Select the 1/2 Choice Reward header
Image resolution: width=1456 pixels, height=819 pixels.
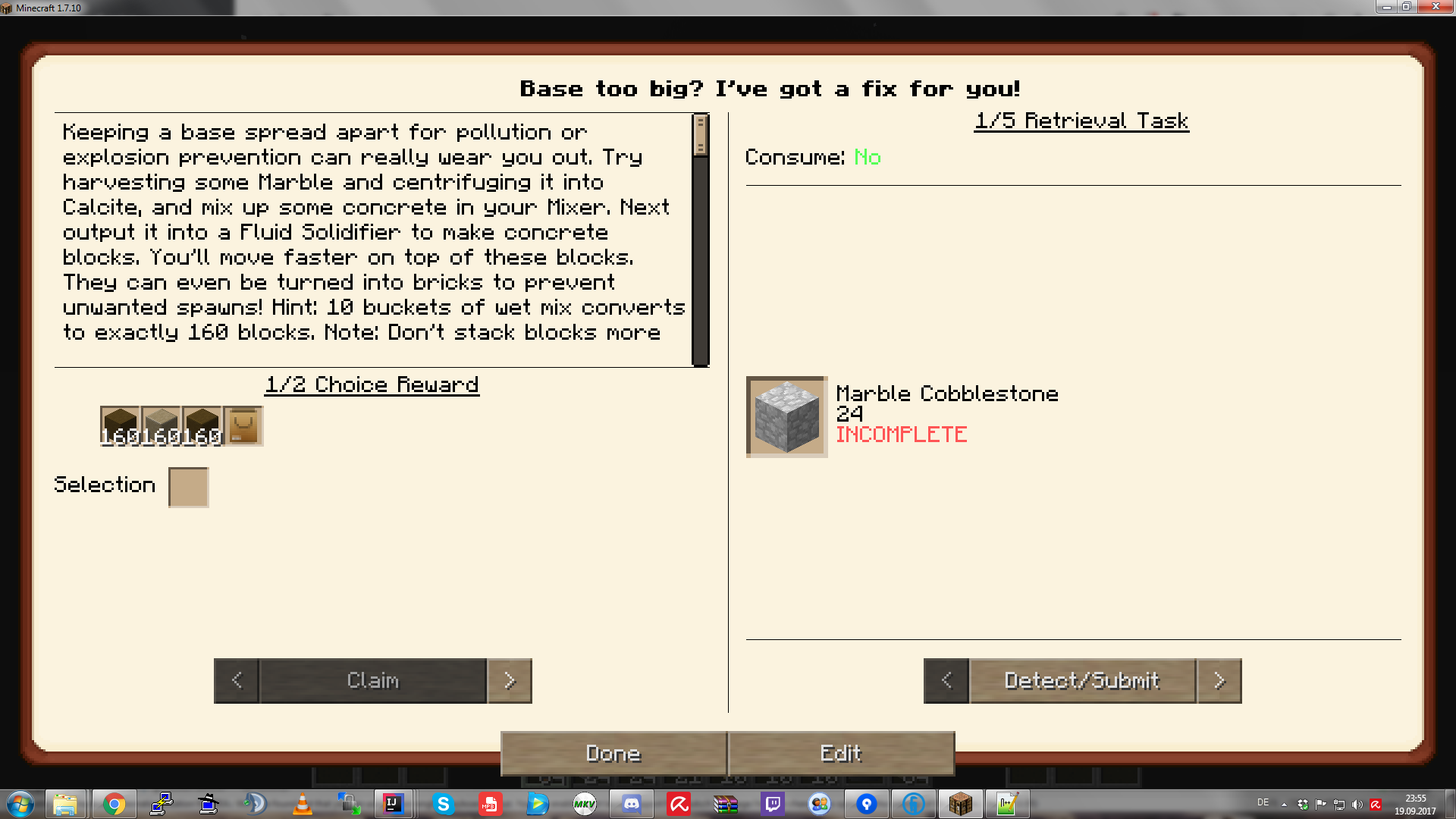click(x=372, y=384)
